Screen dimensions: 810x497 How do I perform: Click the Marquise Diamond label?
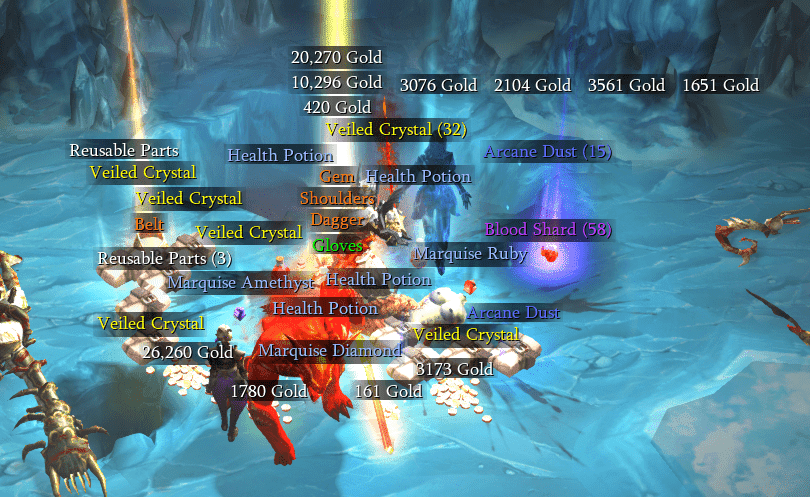(330, 351)
